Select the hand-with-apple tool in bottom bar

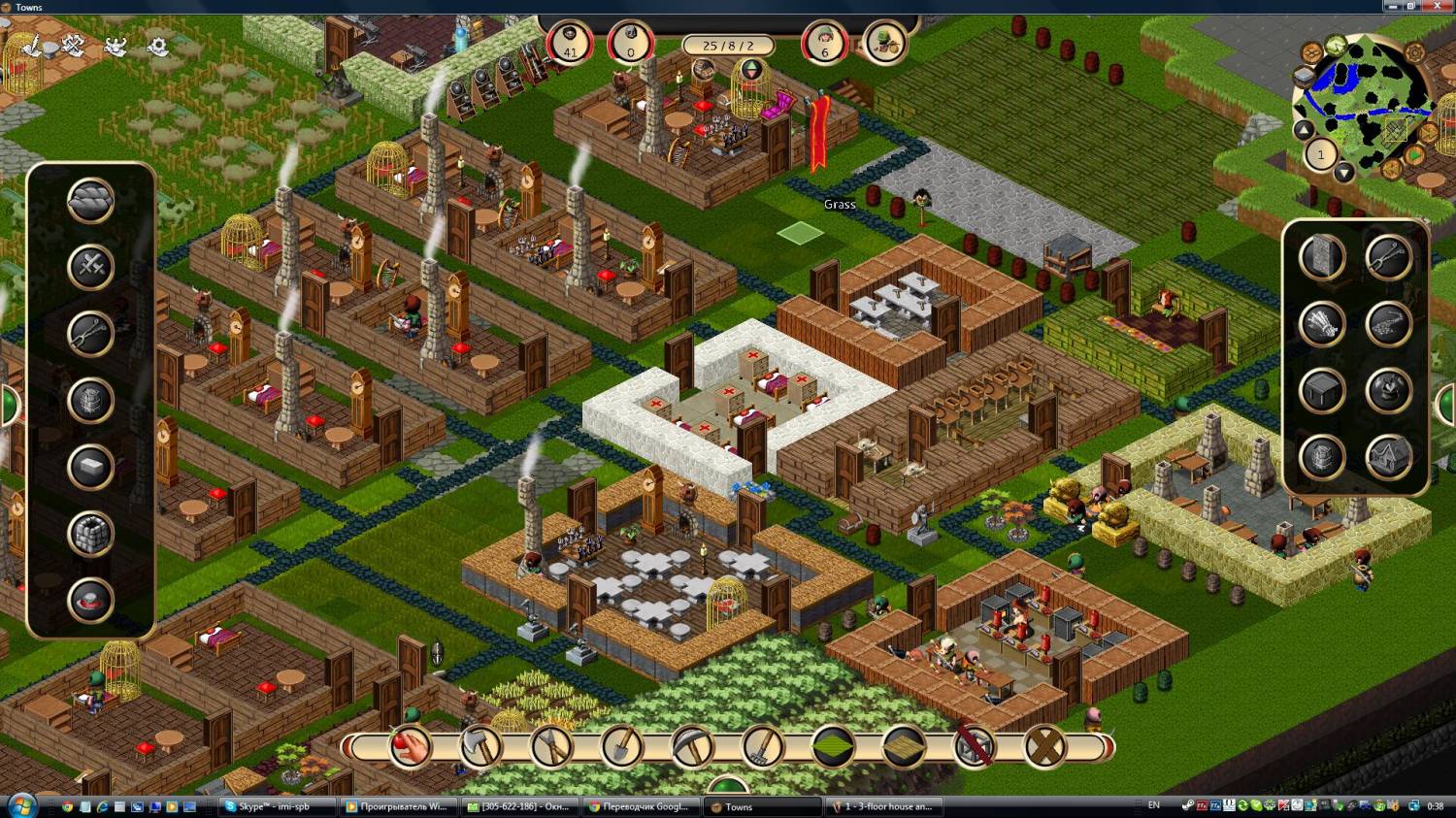coord(411,747)
